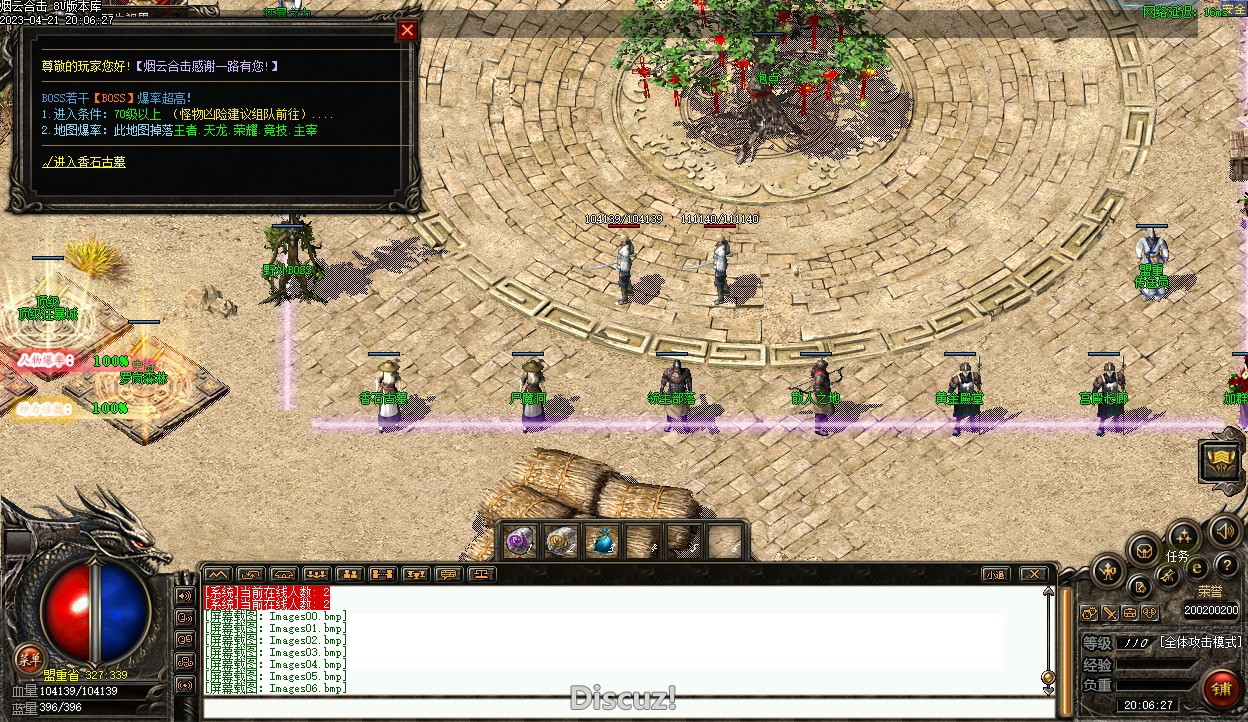1248x722 pixels.
Task: Follow the 进入香石古墓 dialogue link
Action: pyautogui.click(x=84, y=162)
